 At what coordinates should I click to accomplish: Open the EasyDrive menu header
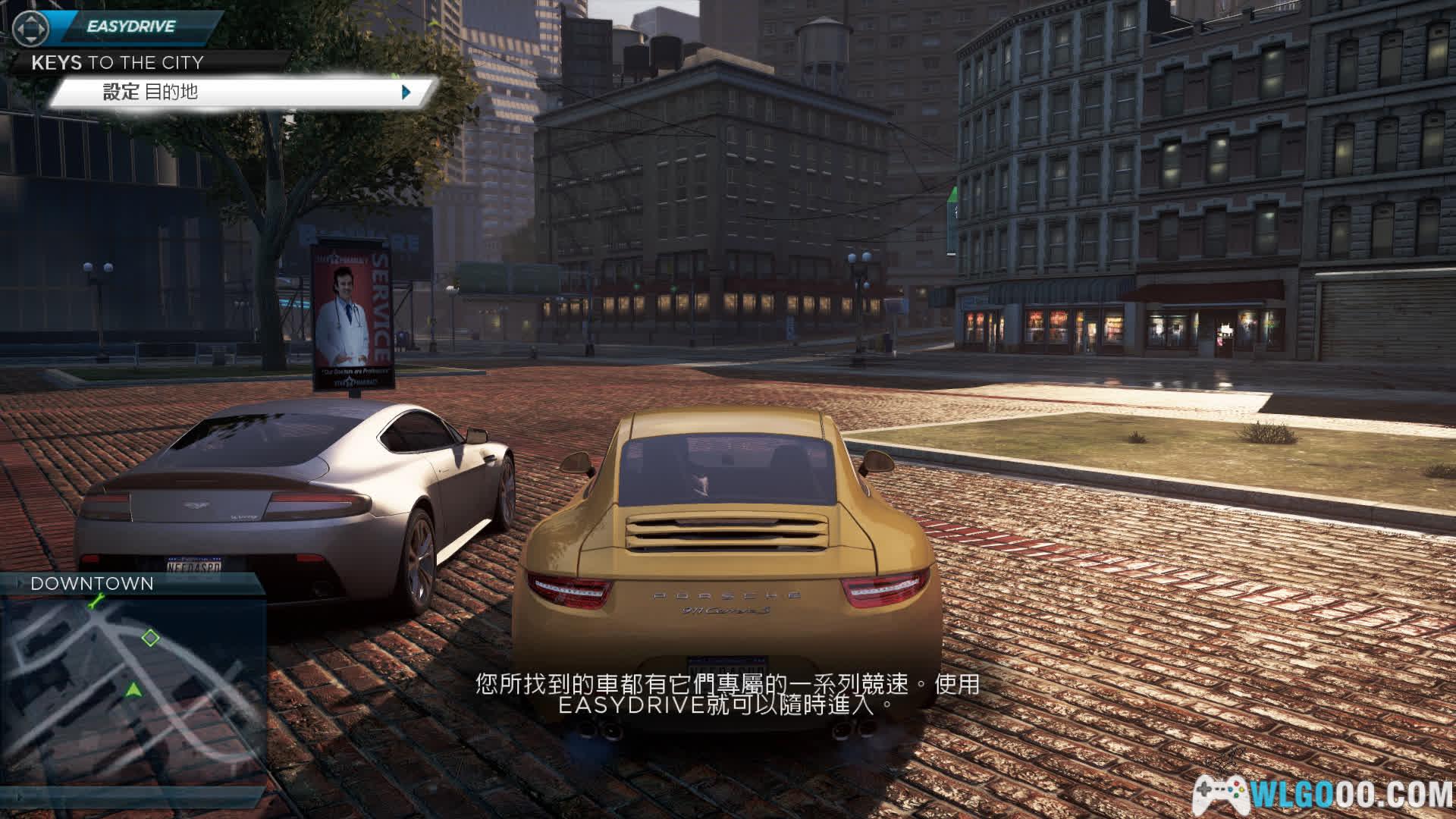[x=130, y=27]
